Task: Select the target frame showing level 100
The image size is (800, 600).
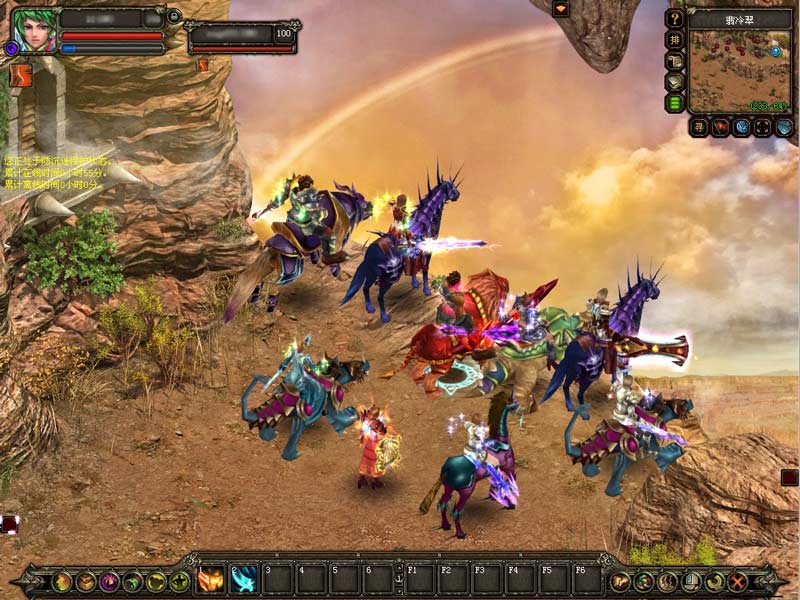Action: click(x=242, y=38)
